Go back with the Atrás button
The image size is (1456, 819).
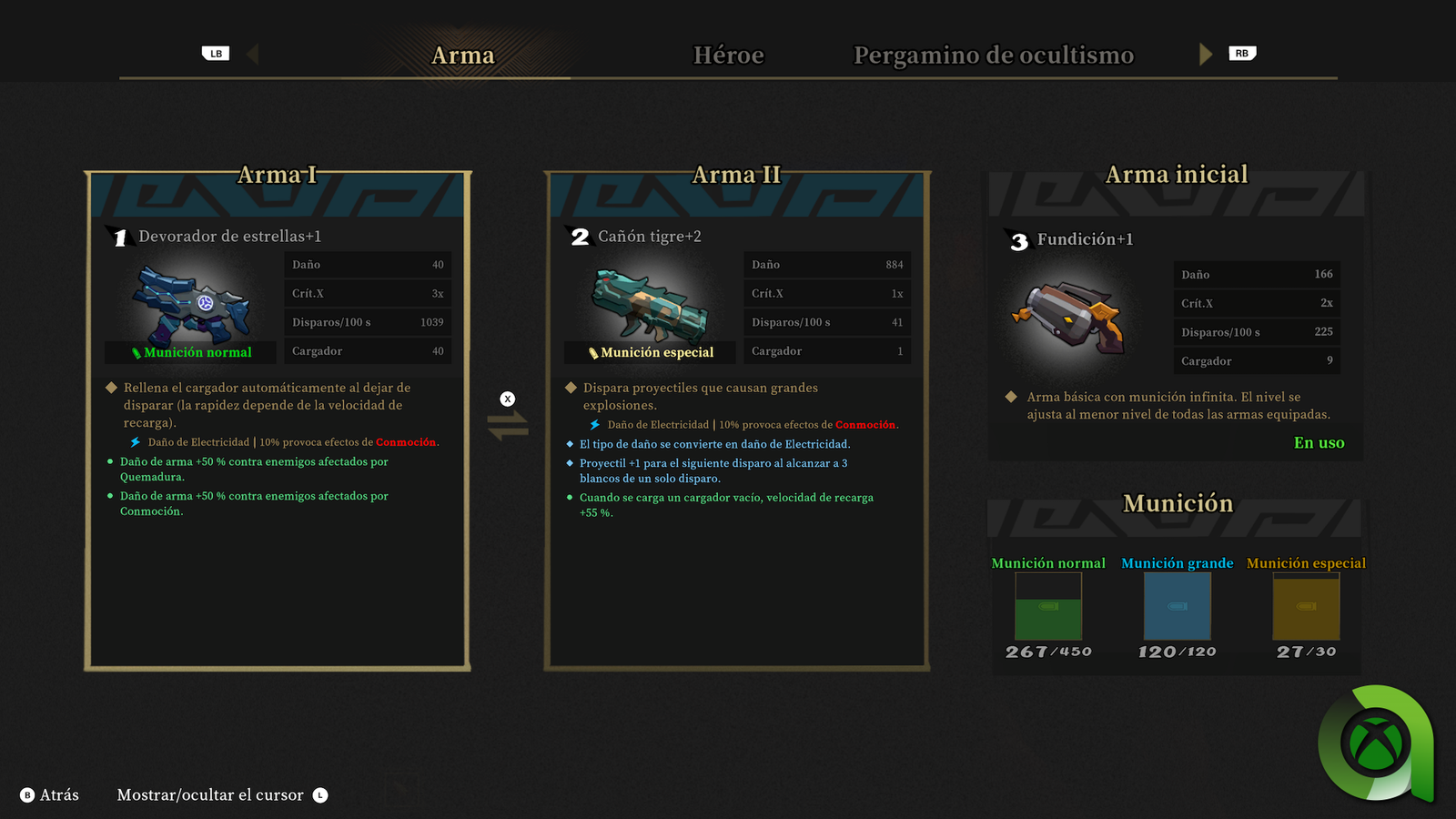pyautogui.click(x=50, y=795)
